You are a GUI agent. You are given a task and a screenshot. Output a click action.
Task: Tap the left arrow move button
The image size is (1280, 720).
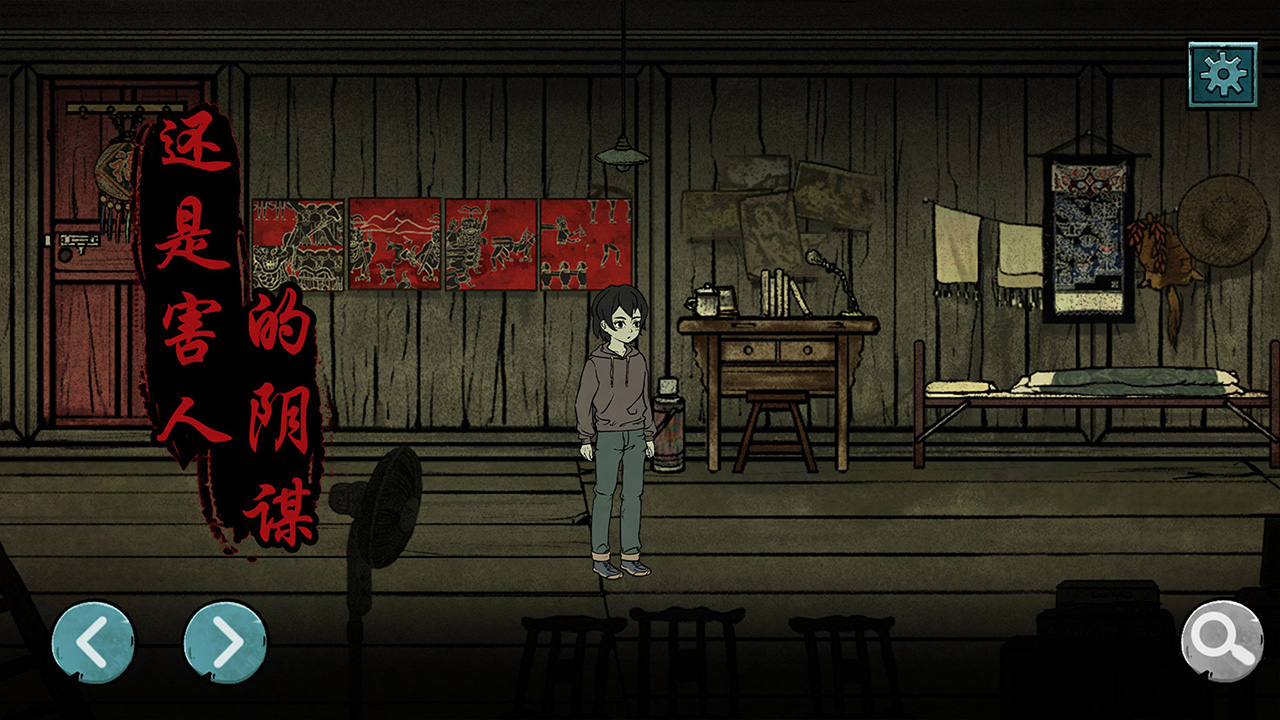tap(93, 641)
